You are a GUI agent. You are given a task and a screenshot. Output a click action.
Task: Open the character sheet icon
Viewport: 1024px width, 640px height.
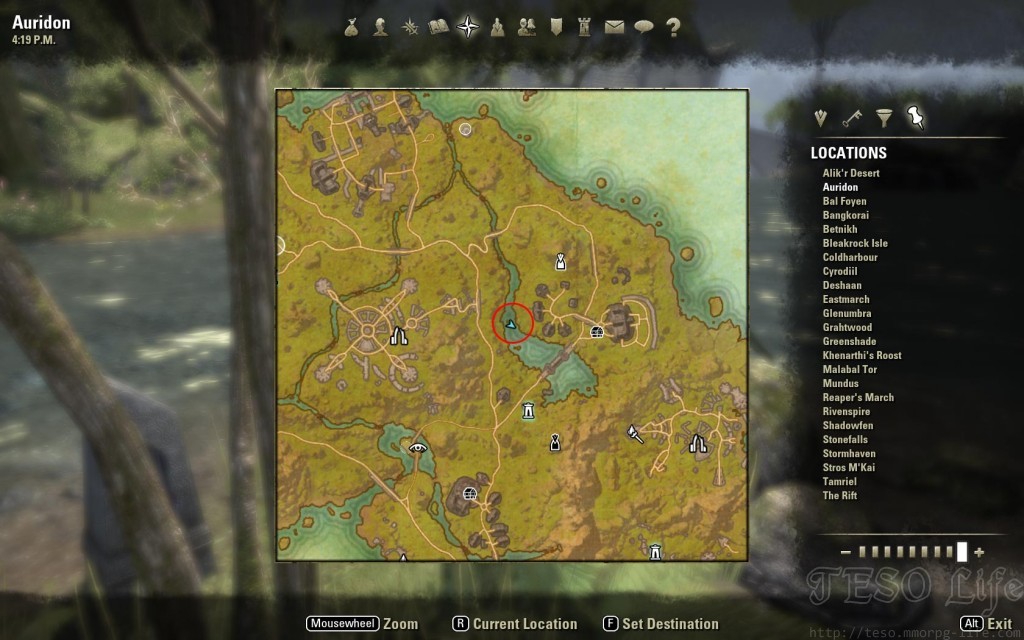(380, 28)
